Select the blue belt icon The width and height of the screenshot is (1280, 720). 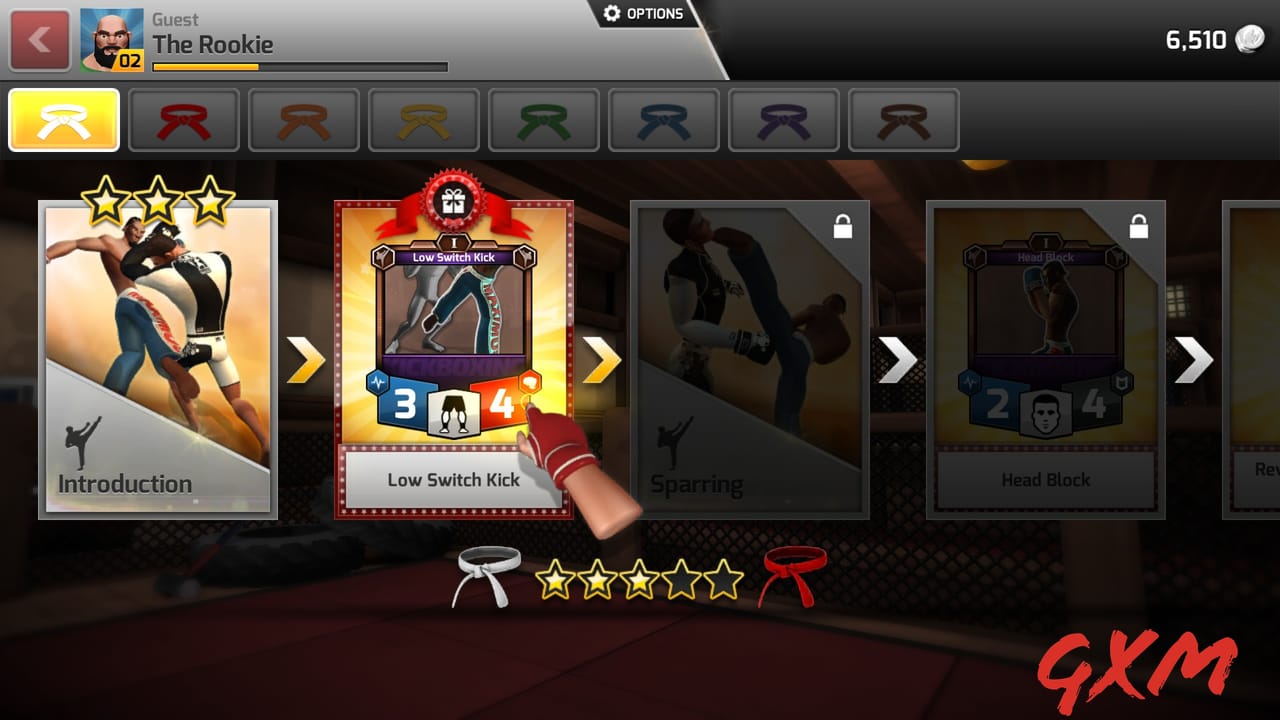tap(663, 119)
